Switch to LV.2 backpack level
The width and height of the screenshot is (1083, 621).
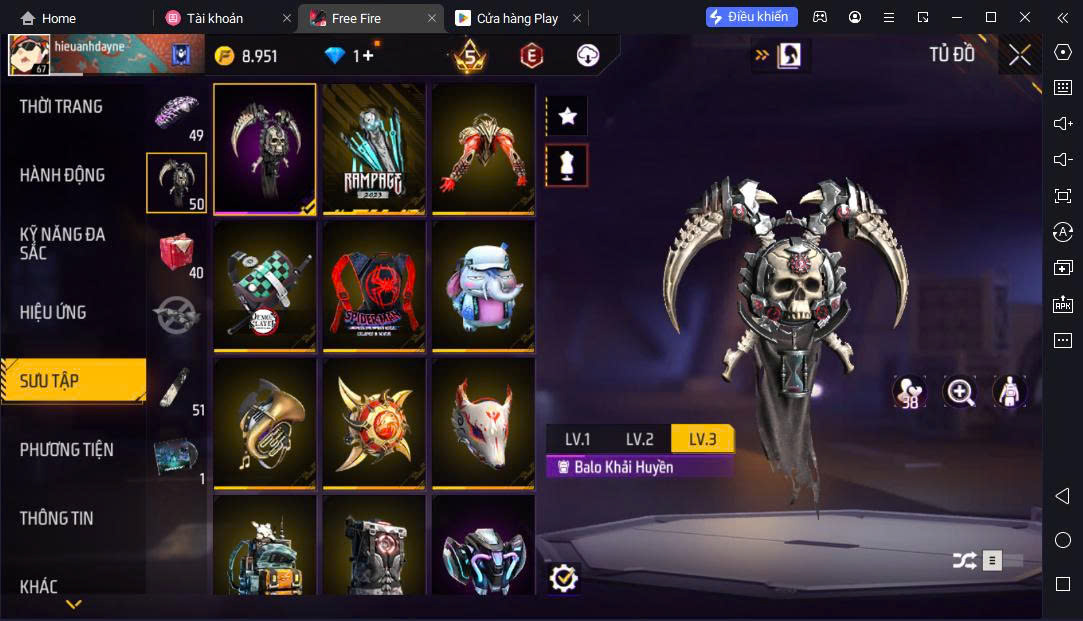tap(639, 439)
